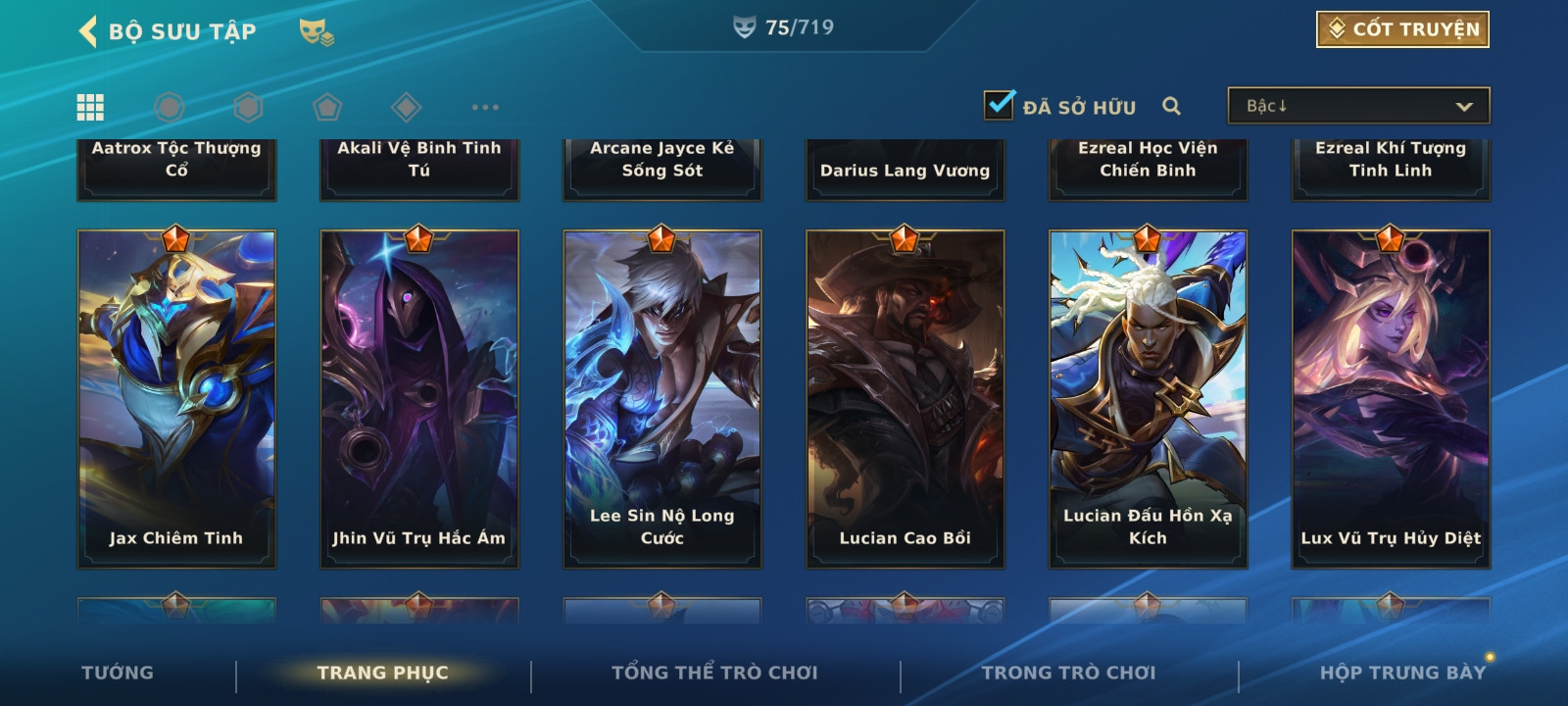The image size is (1568, 706).
Task: Open the Tổng Thể Trò Chơi tab
Action: tap(714, 673)
